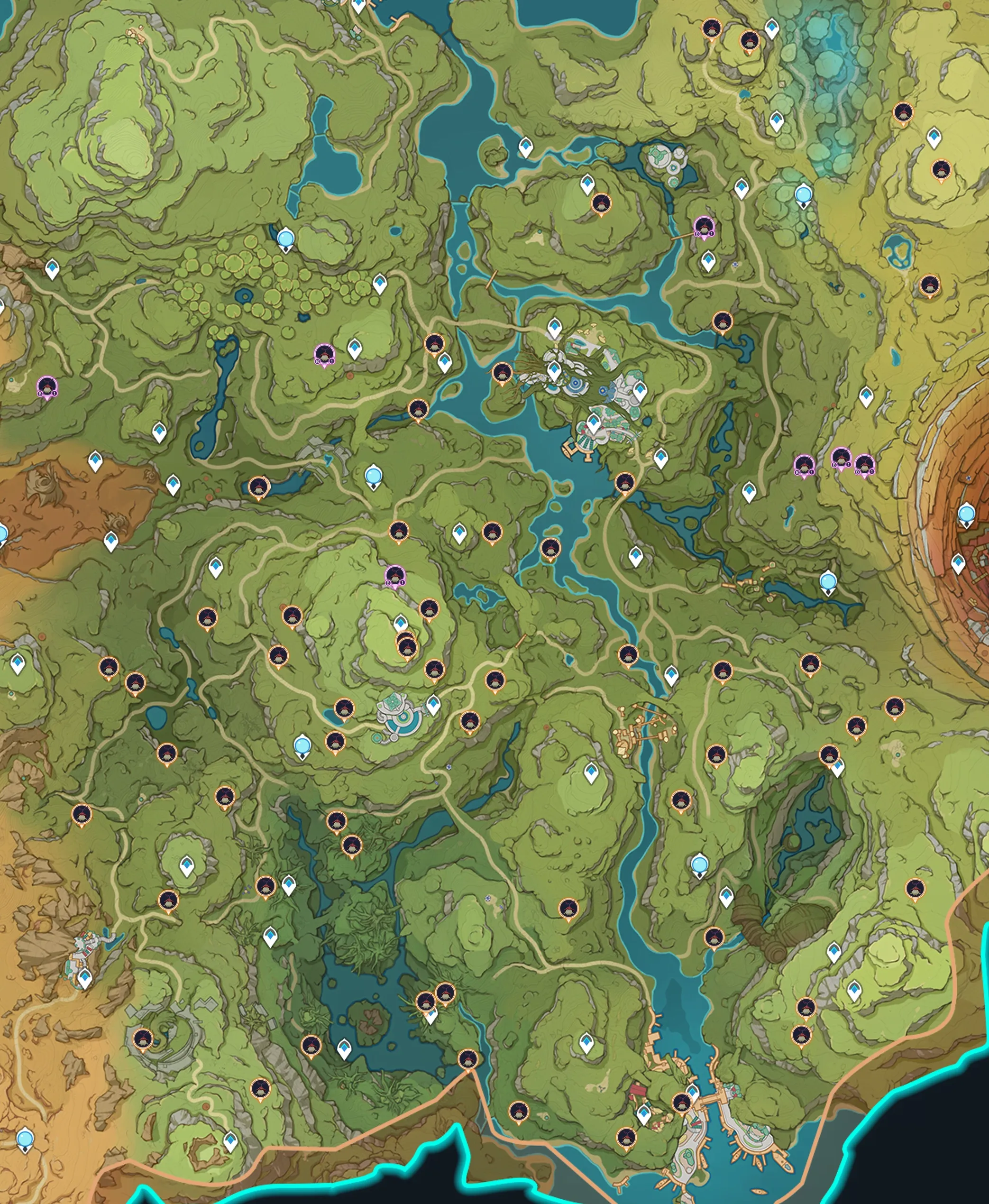Choose the teleport waypoint beside the circular white temple
Screen dimensions: 989x1204
[433, 704]
